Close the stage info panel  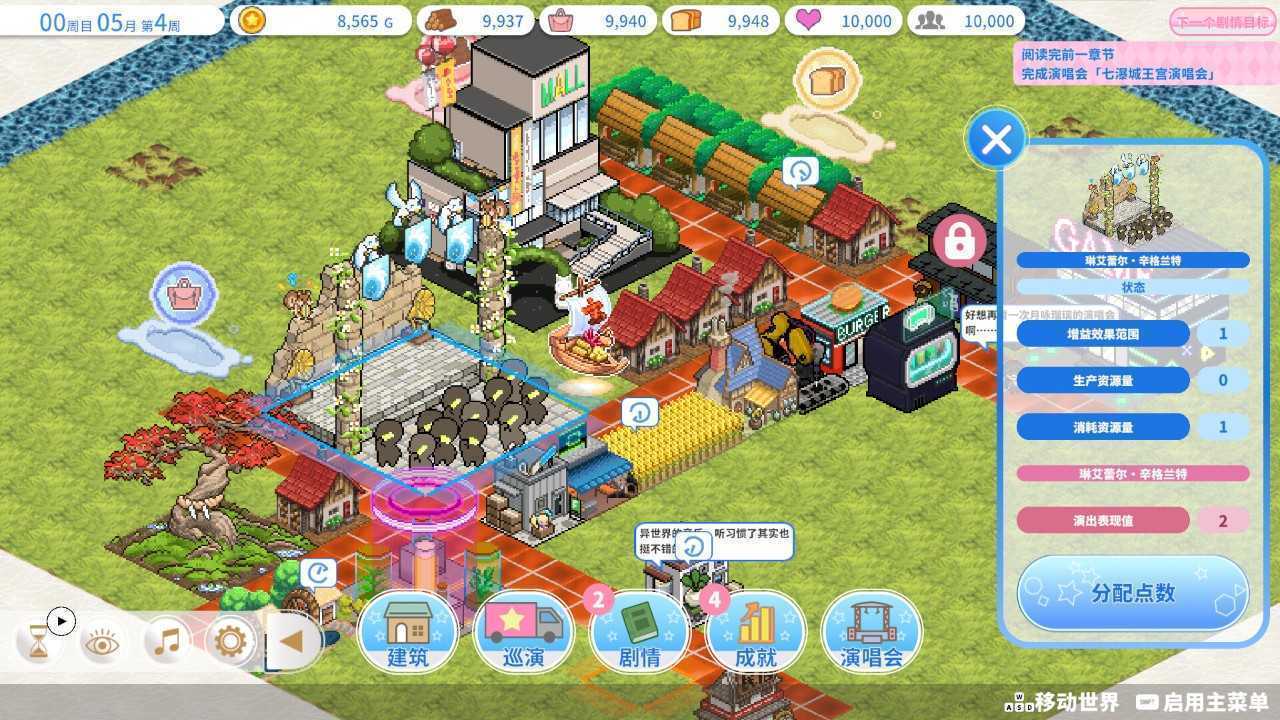(x=996, y=141)
